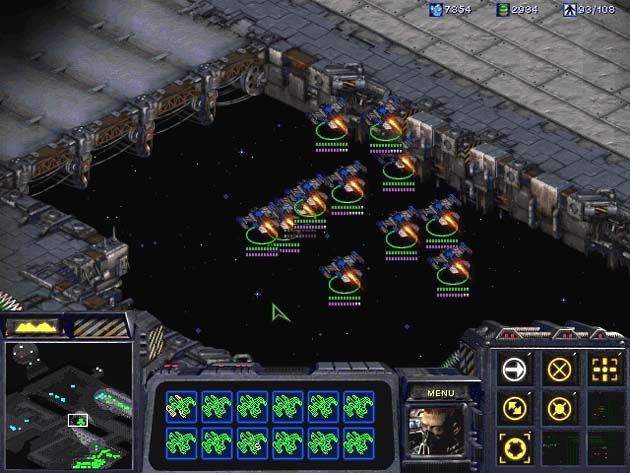Activate Hold Position command
The height and width of the screenshot is (473, 630).
[558, 407]
